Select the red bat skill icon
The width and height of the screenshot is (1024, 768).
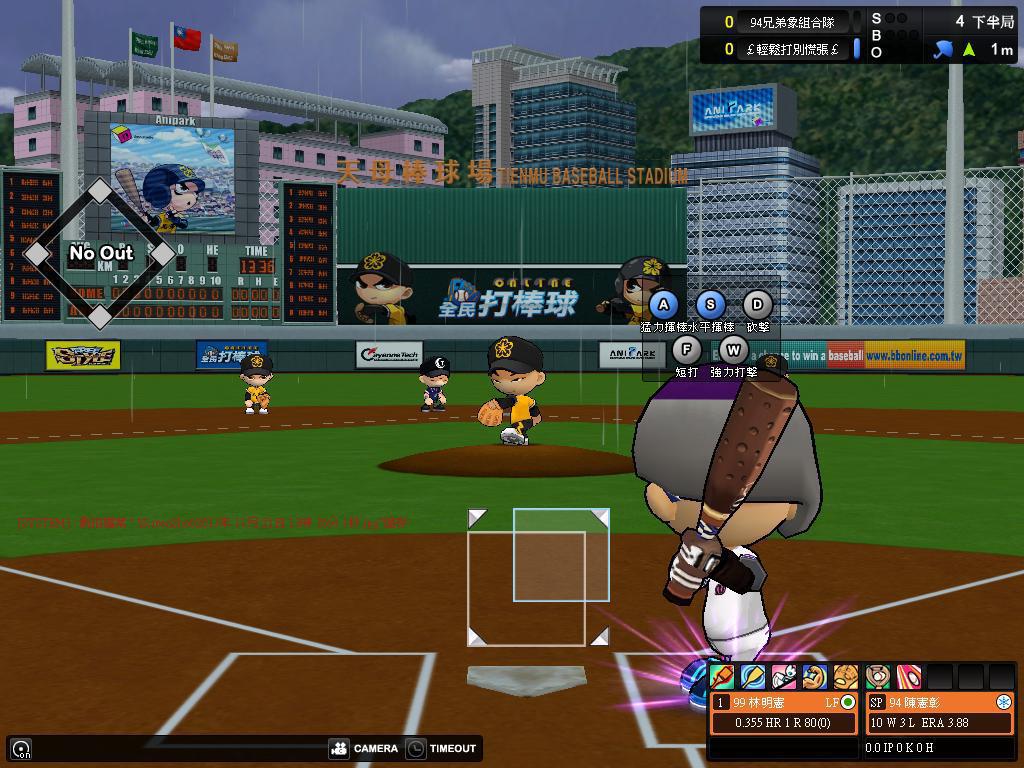722,677
